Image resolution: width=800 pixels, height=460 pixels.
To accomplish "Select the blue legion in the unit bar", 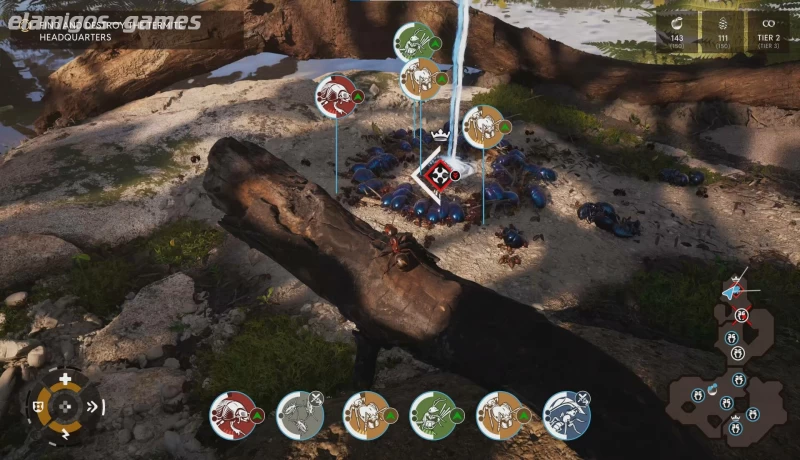I will [566, 414].
